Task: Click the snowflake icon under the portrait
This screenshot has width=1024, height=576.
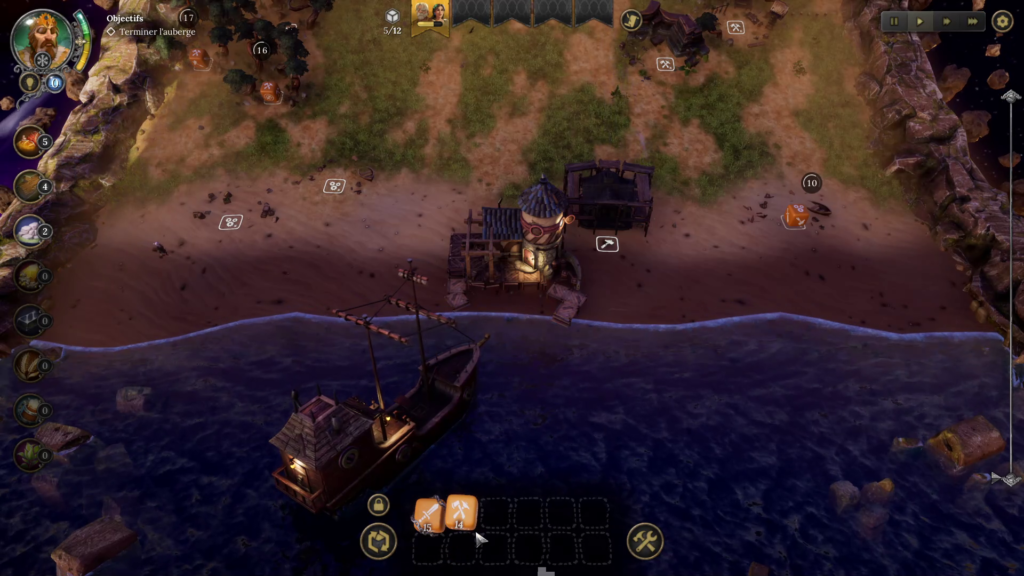Action: [x=43, y=61]
